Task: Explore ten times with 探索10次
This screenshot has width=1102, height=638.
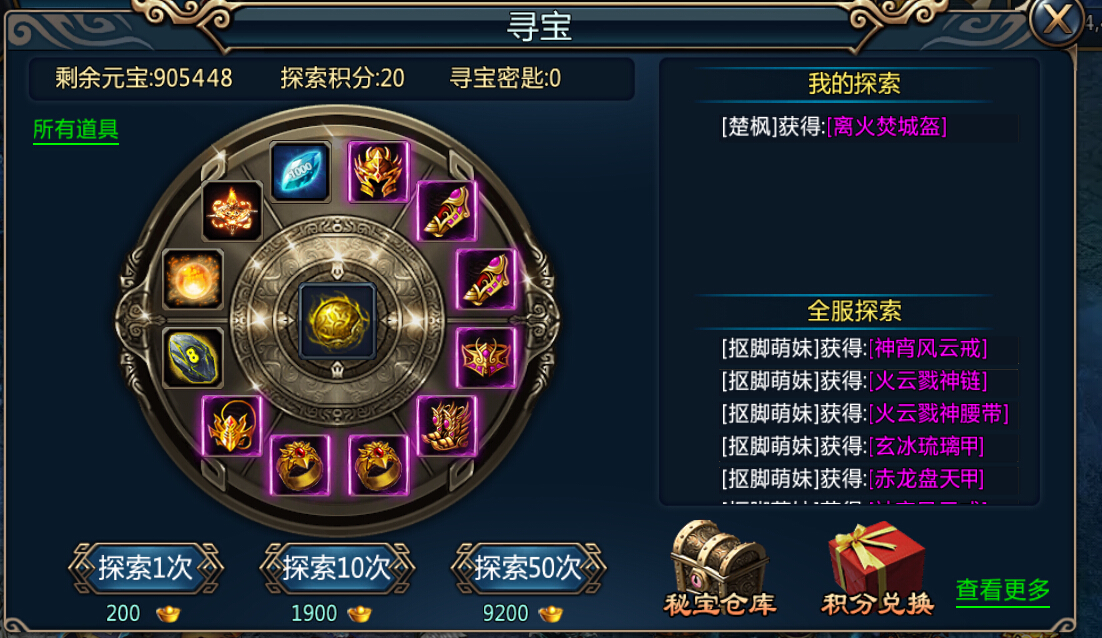Action: pos(336,568)
